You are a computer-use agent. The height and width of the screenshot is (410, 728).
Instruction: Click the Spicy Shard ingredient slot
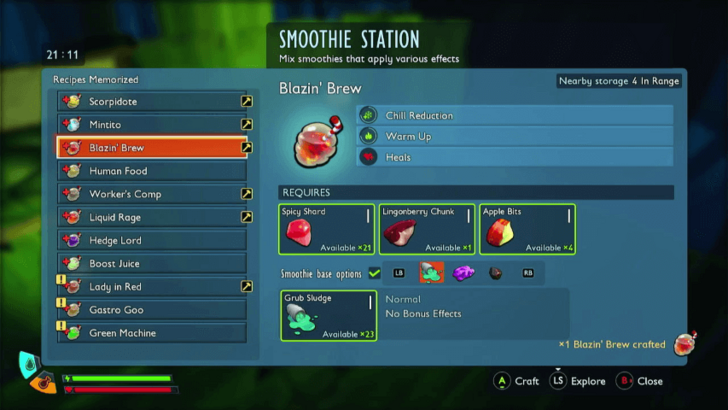pyautogui.click(x=327, y=230)
